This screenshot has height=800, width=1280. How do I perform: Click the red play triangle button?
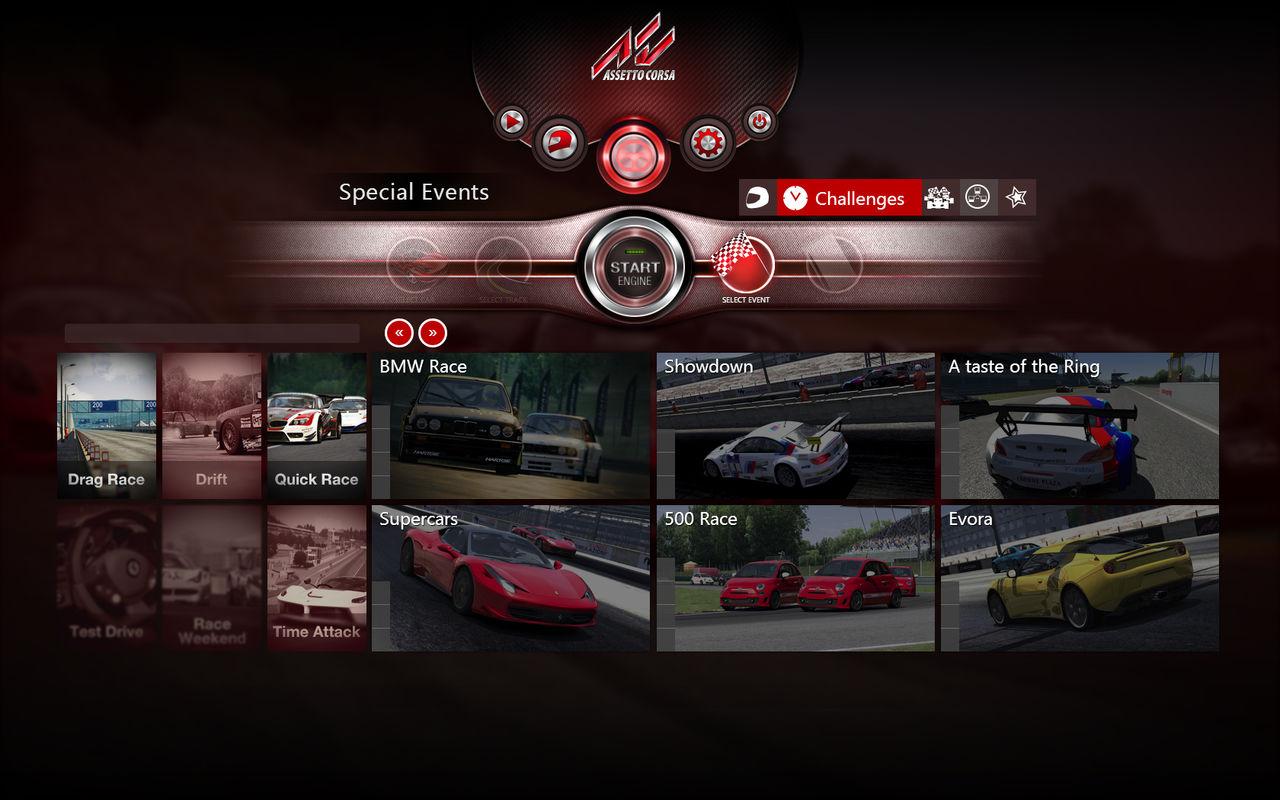click(512, 122)
